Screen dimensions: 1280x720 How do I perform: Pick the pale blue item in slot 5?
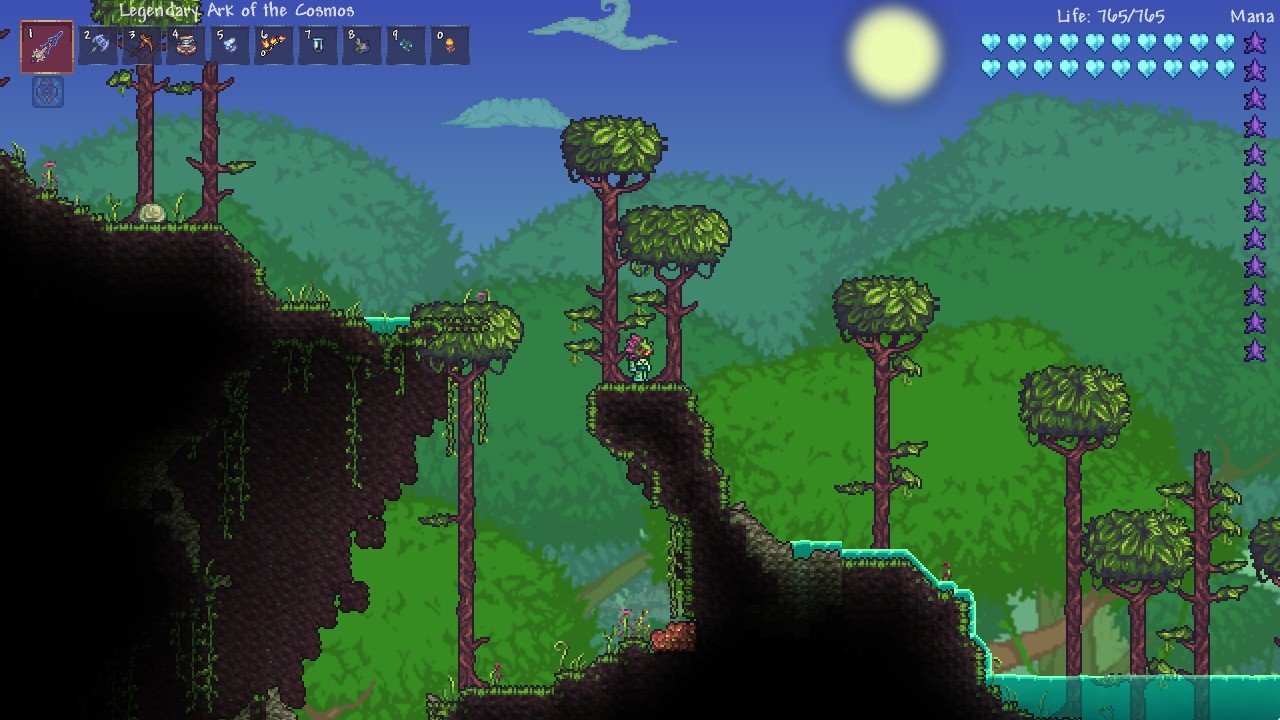[x=230, y=46]
